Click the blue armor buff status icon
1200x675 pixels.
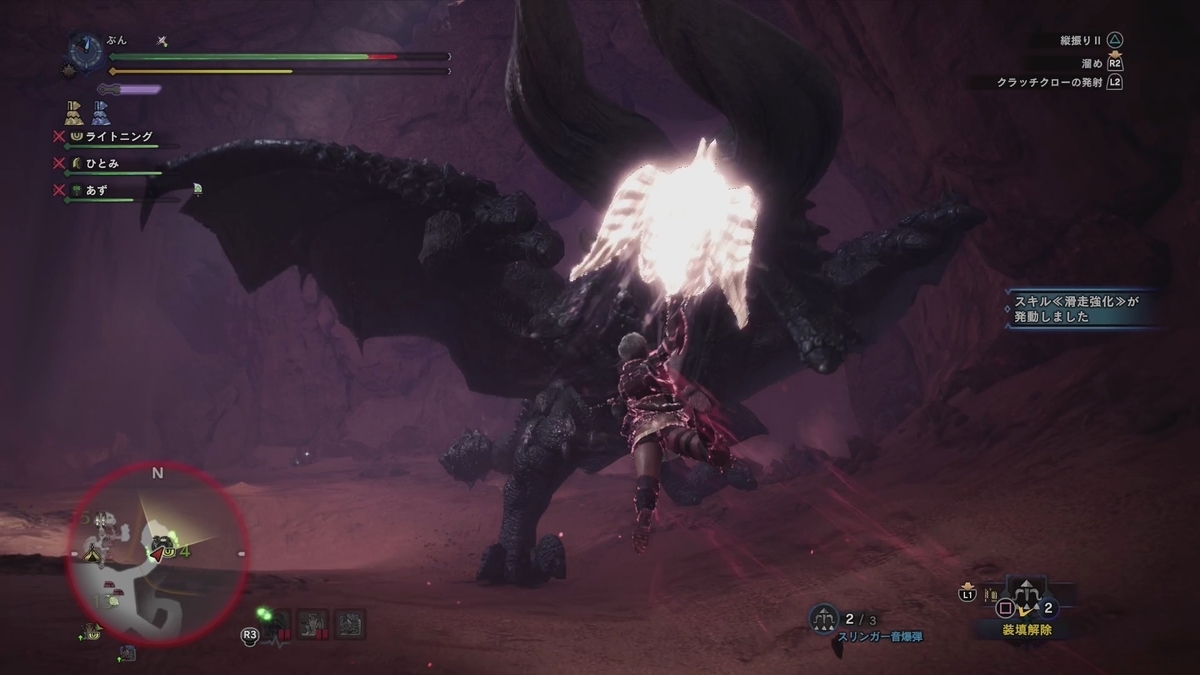(100, 111)
